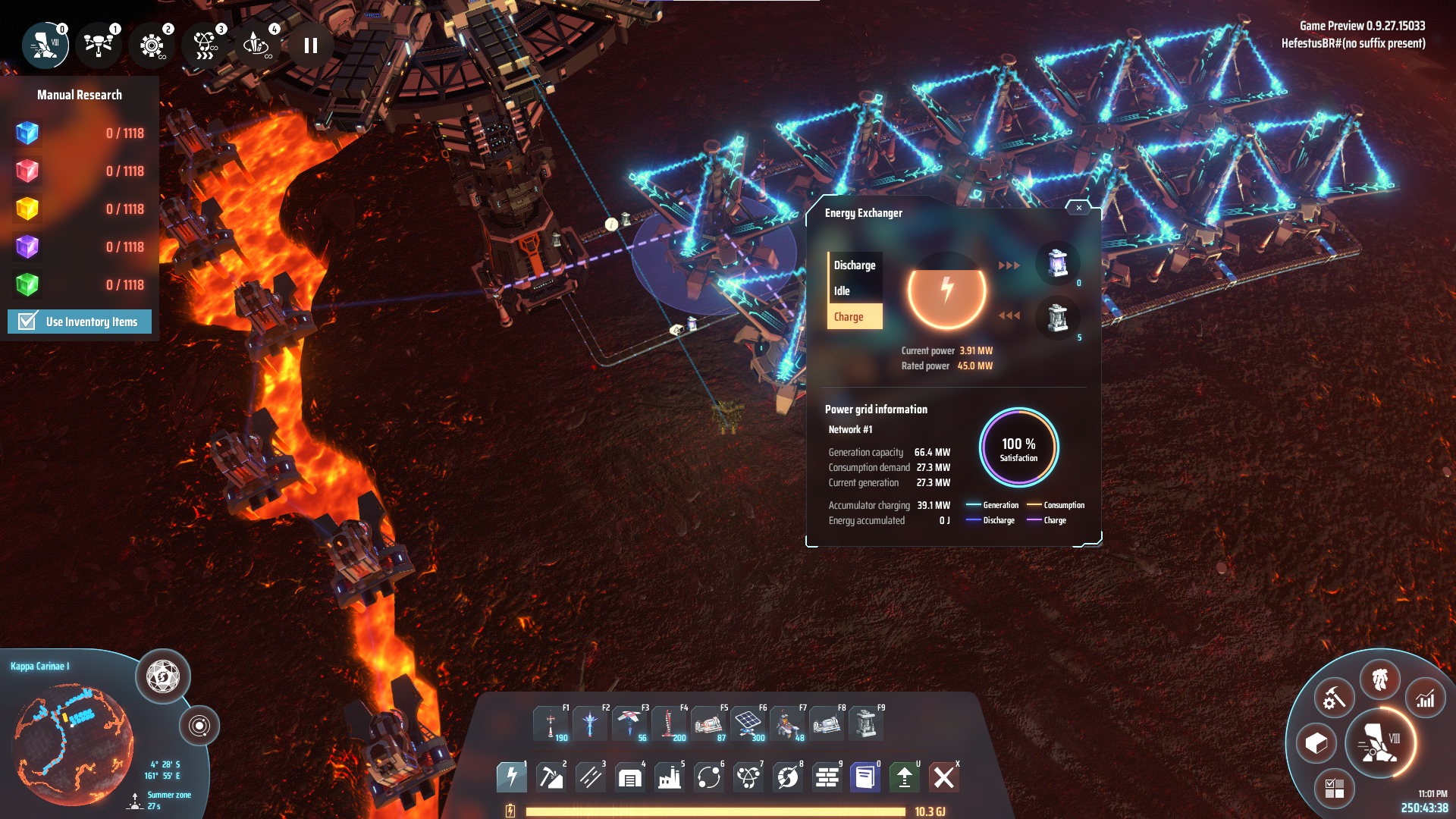Open the planet view globe button
1456x819 pixels.
162,676
